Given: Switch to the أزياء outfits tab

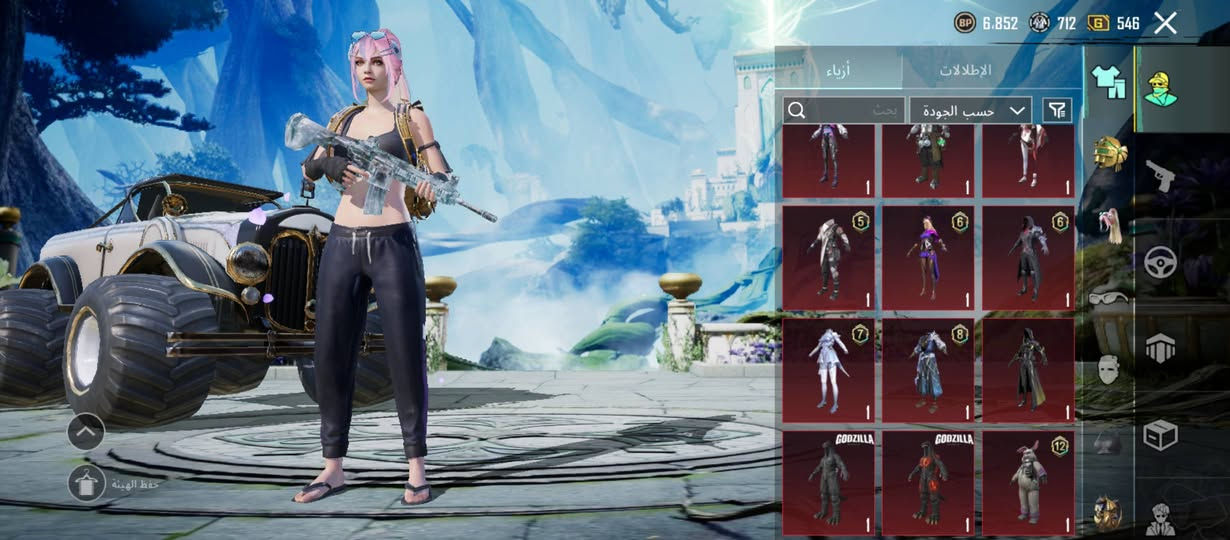Looking at the screenshot, I should (838, 70).
